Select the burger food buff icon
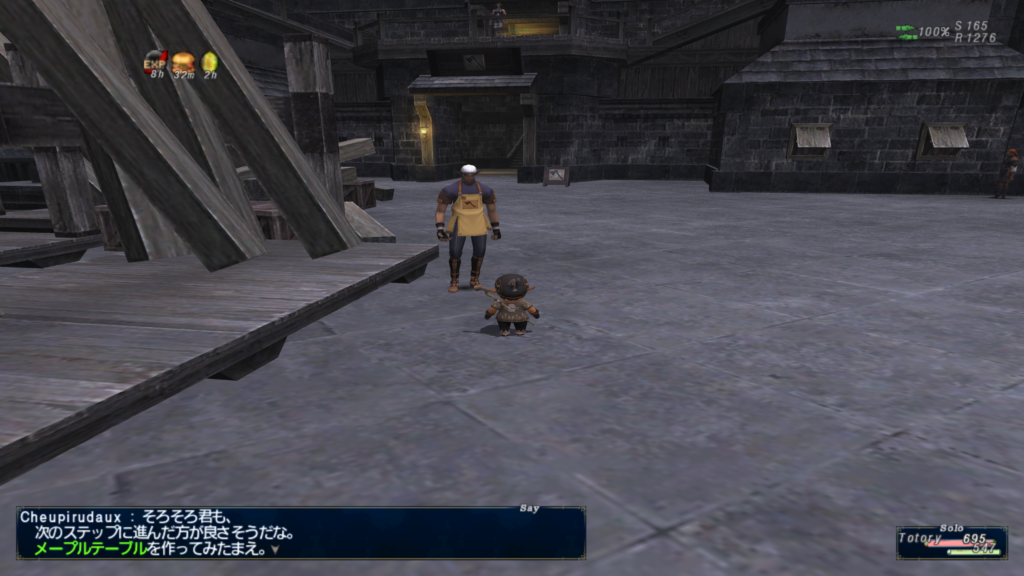1024x576 pixels. pos(183,62)
